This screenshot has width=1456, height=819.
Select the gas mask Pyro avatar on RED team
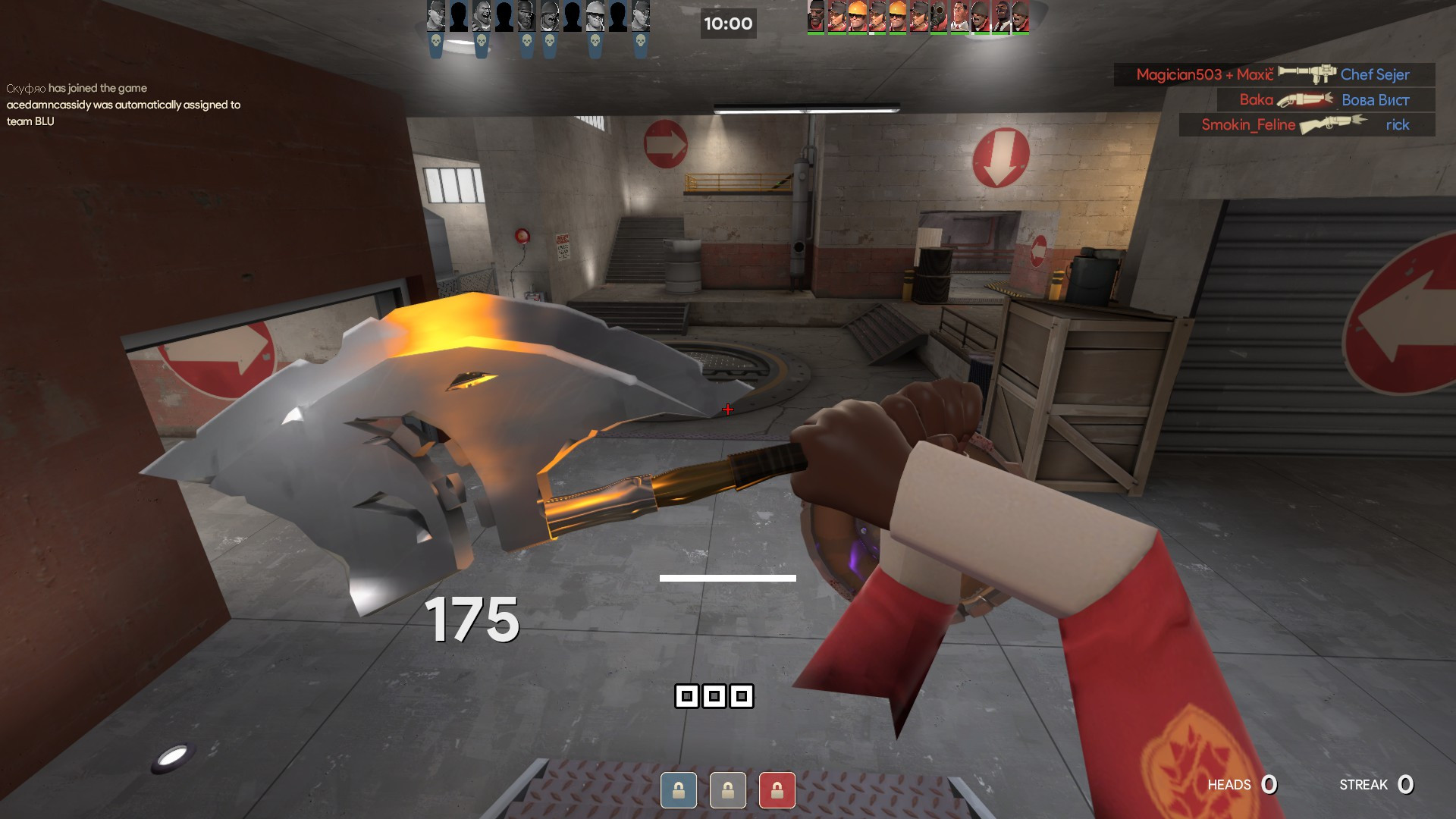939,17
